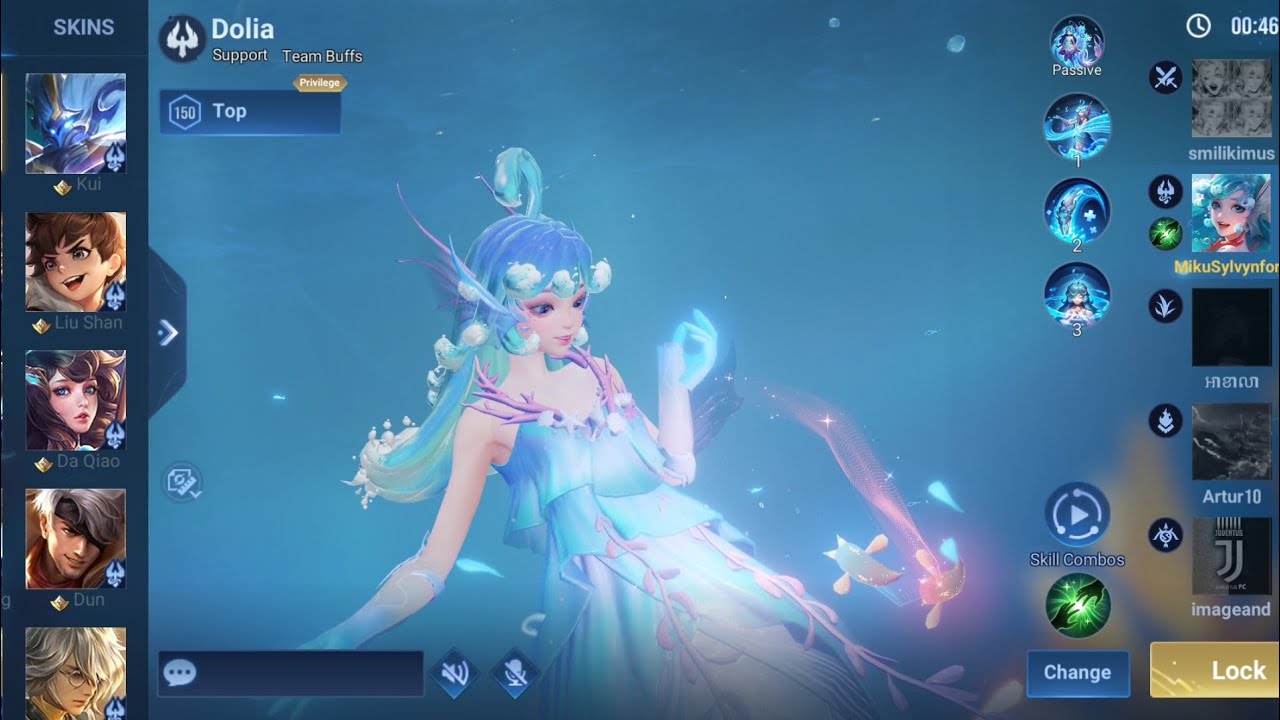Show details for skill 3
Screen dimensions: 1280x720
pyautogui.click(x=1077, y=296)
